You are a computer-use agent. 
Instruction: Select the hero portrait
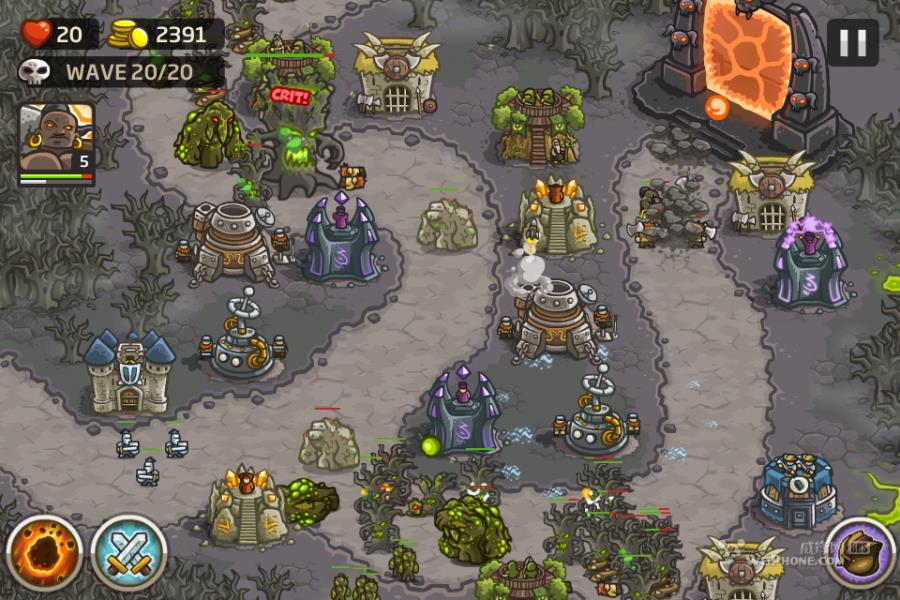tap(56, 142)
